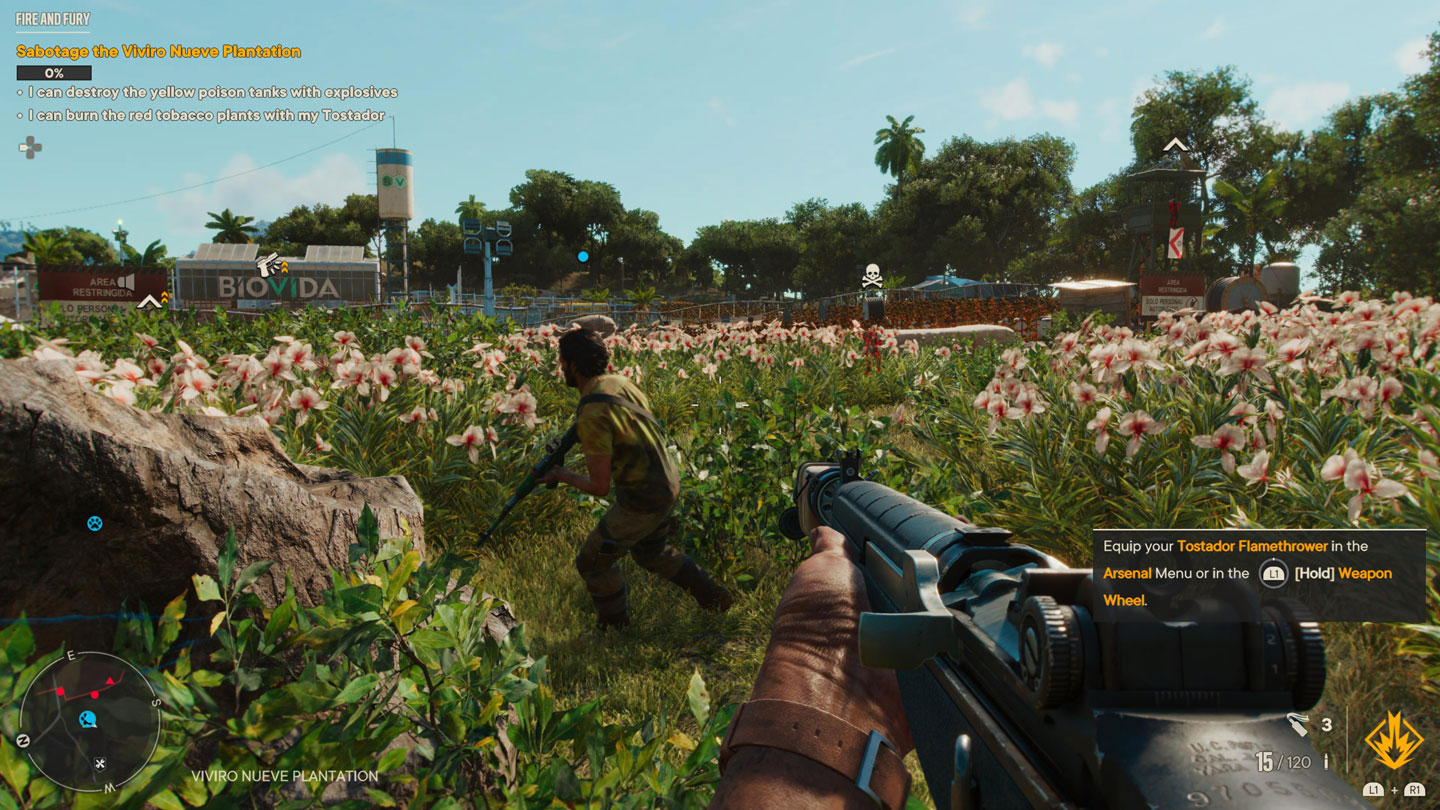Viewport: 1440px width, 810px height.
Task: Click the skull and crossbones poison marker
Action: coord(872,275)
